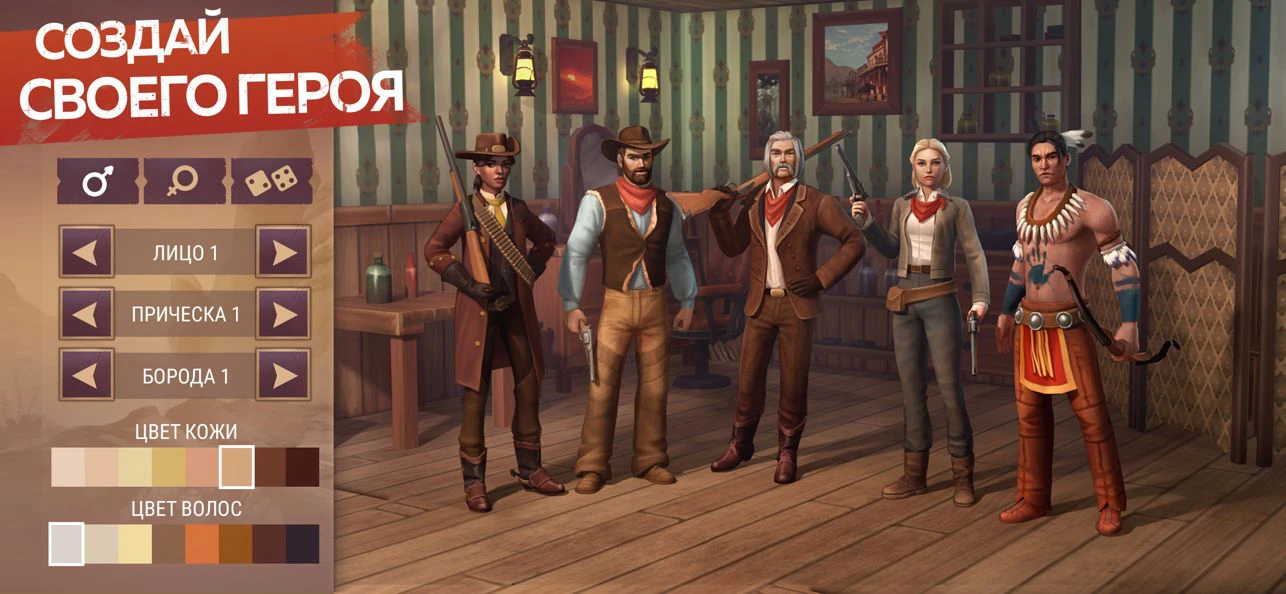Choose the female gender symbol button
Viewport: 1286px width, 594px height.
184,181
